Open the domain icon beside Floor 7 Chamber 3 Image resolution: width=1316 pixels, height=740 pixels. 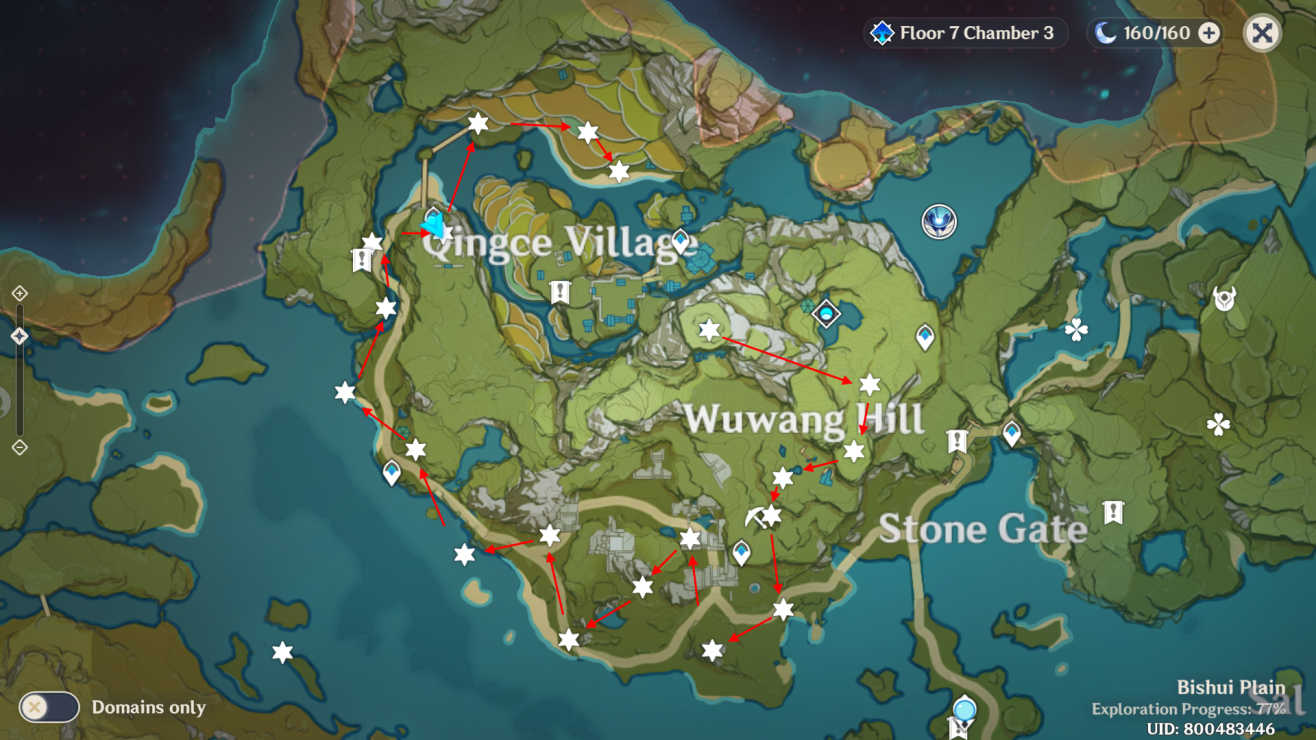(x=881, y=32)
